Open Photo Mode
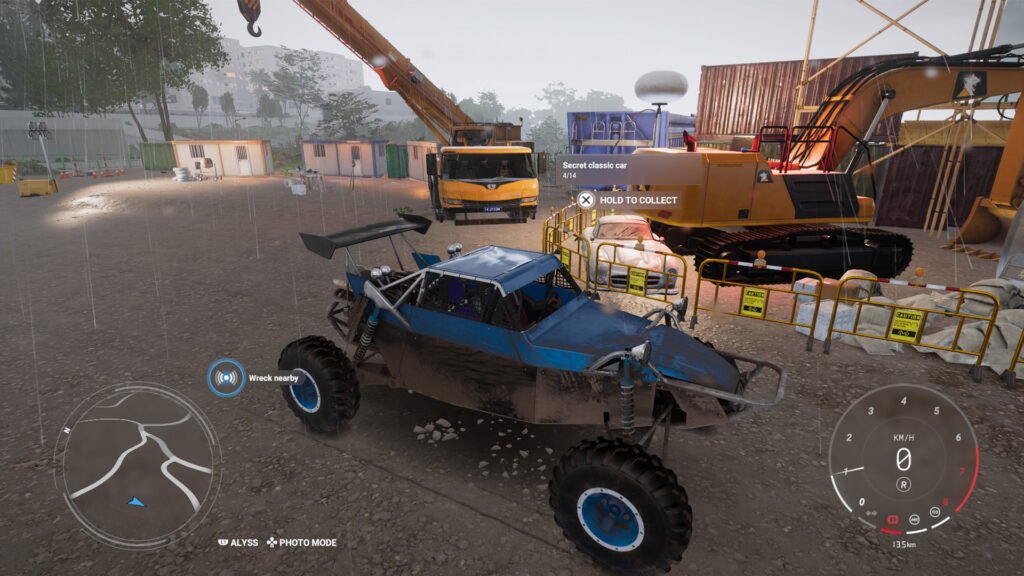 point(300,543)
